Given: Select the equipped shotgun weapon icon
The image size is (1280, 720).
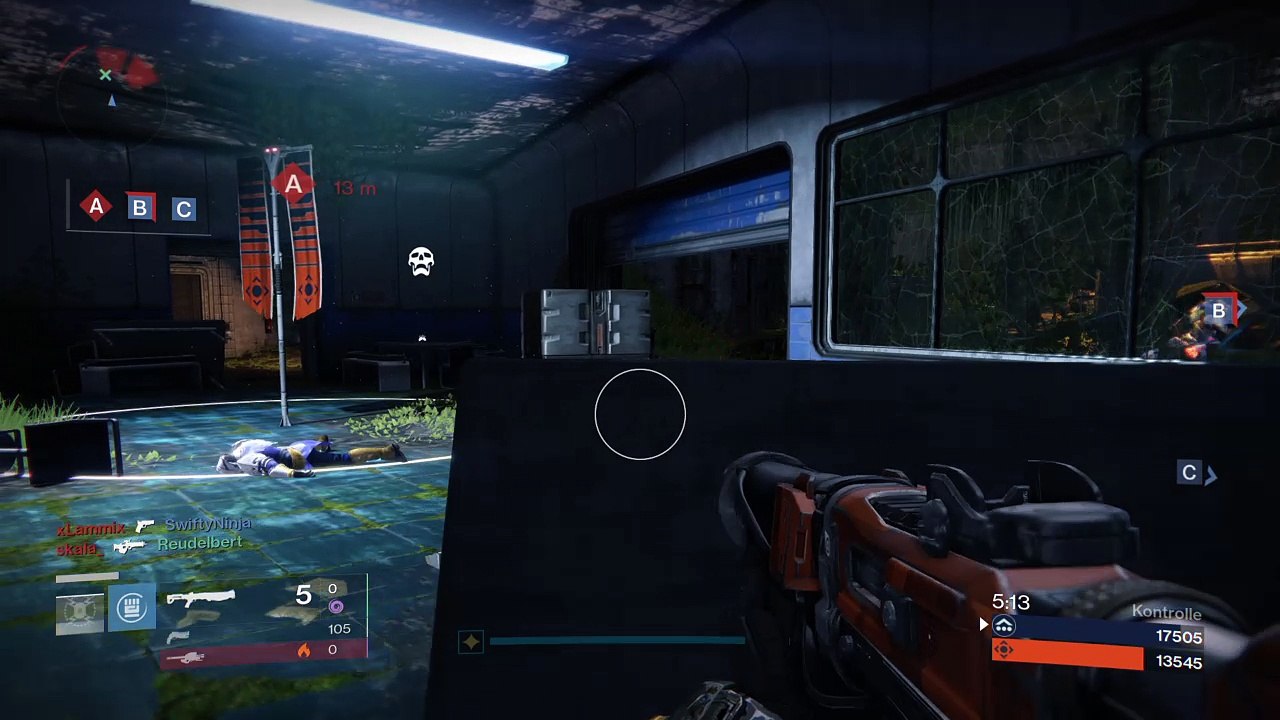Looking at the screenshot, I should [x=200, y=597].
